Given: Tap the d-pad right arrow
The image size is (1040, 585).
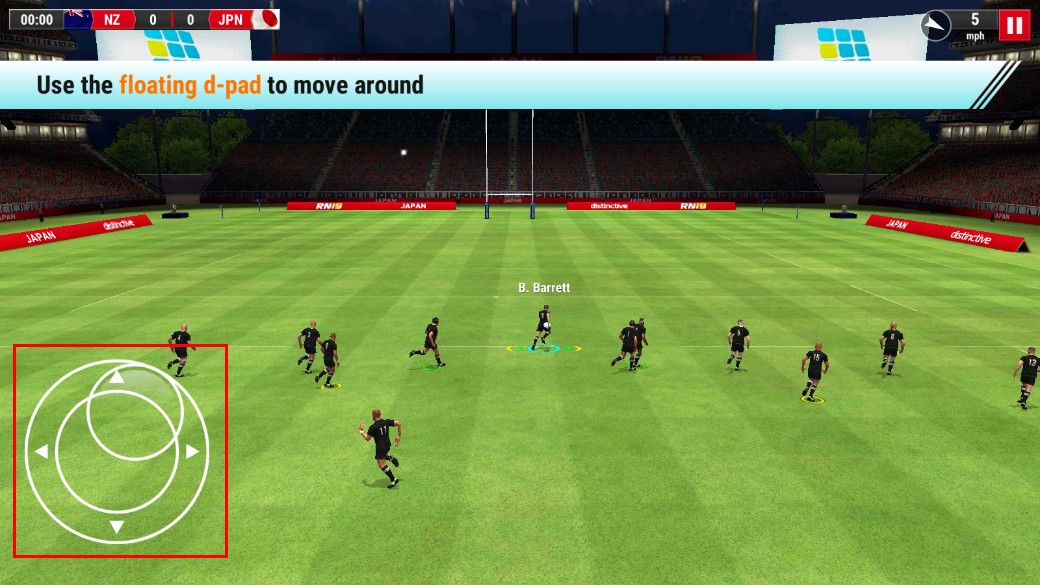Looking at the screenshot, I should (x=192, y=452).
